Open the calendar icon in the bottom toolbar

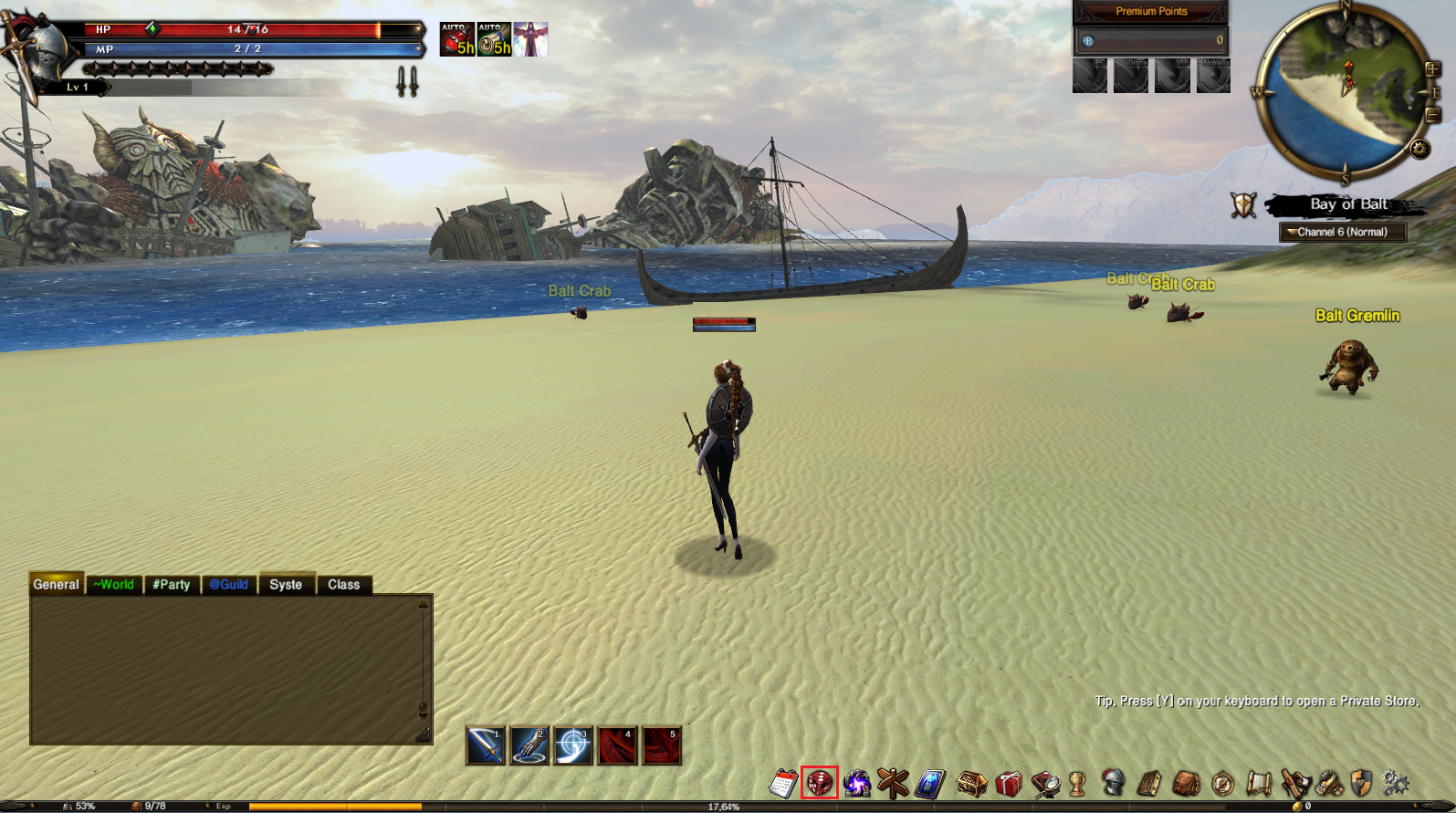pos(783,783)
